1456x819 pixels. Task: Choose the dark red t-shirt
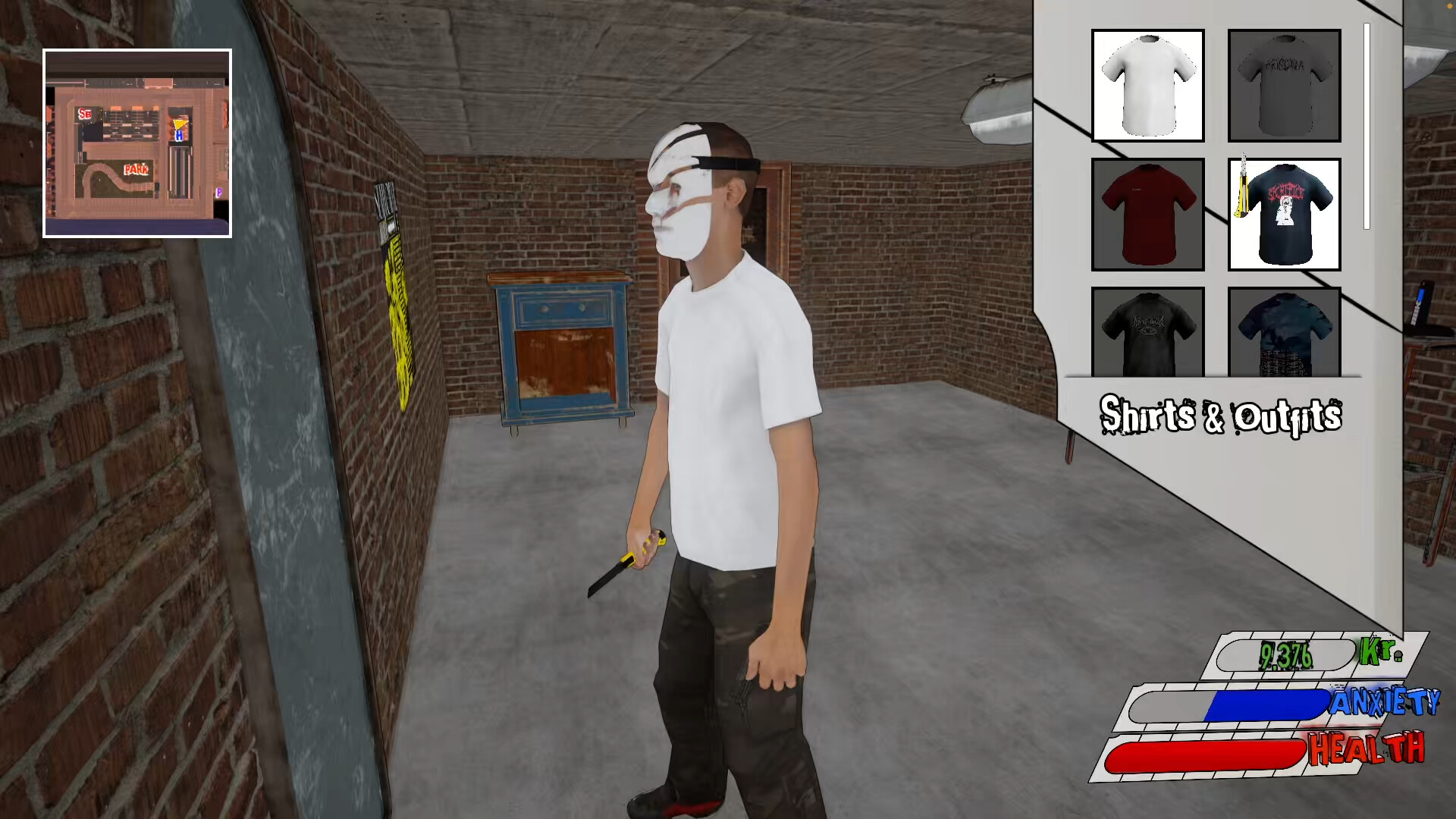coord(1147,215)
